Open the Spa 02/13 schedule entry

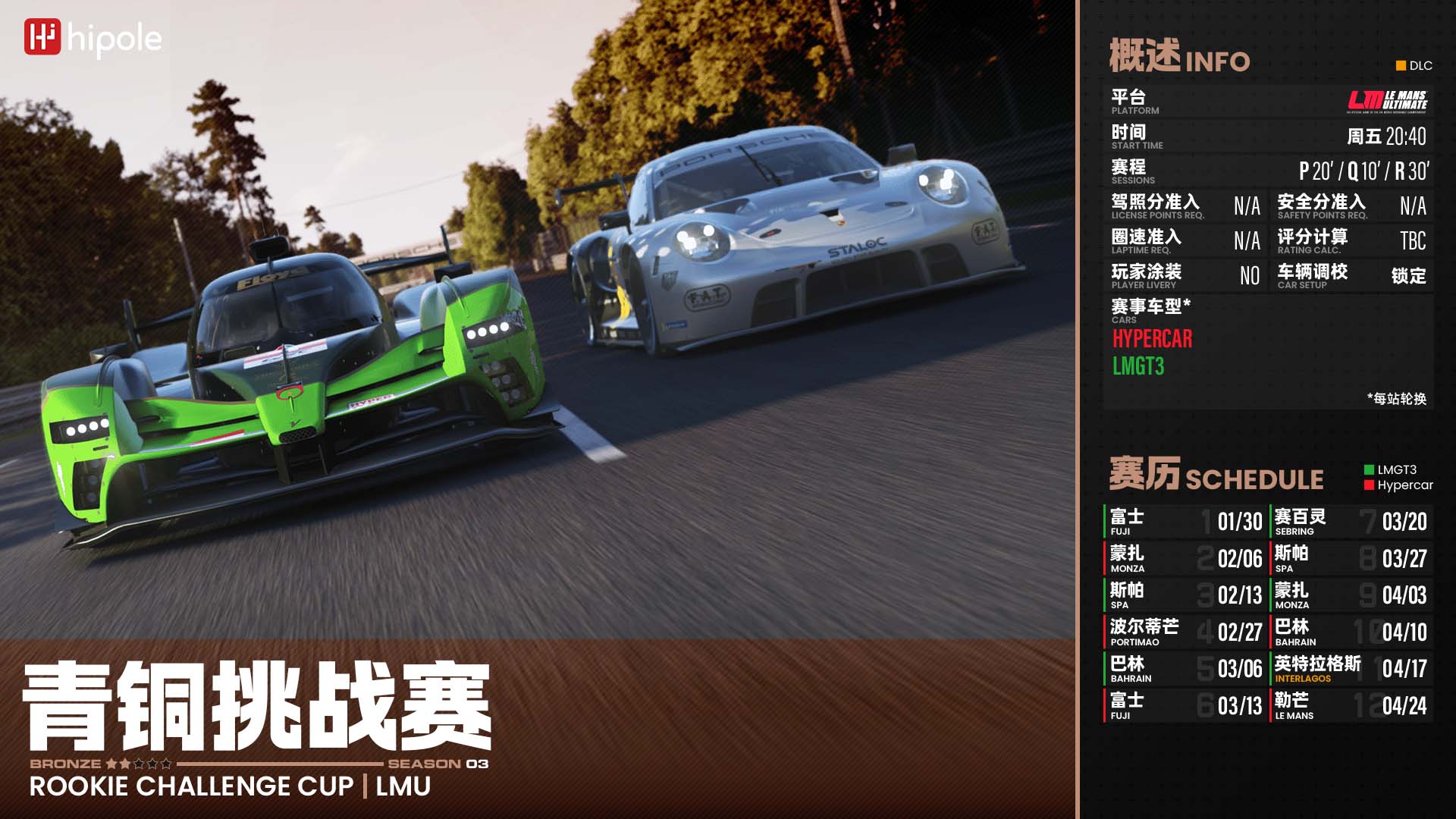1185,595
